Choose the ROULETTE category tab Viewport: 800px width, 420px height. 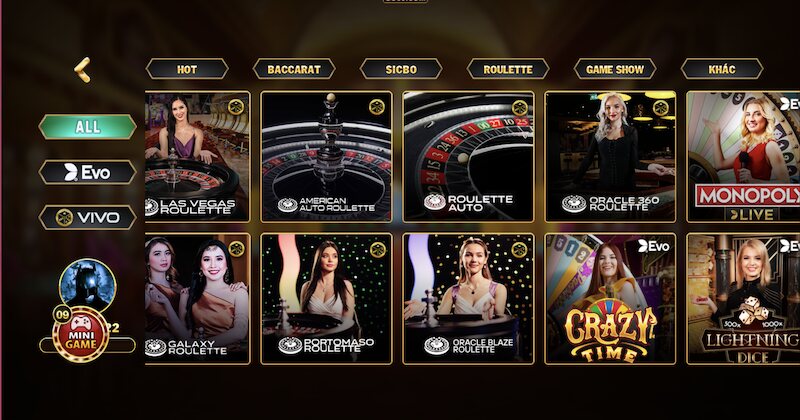click(x=508, y=69)
